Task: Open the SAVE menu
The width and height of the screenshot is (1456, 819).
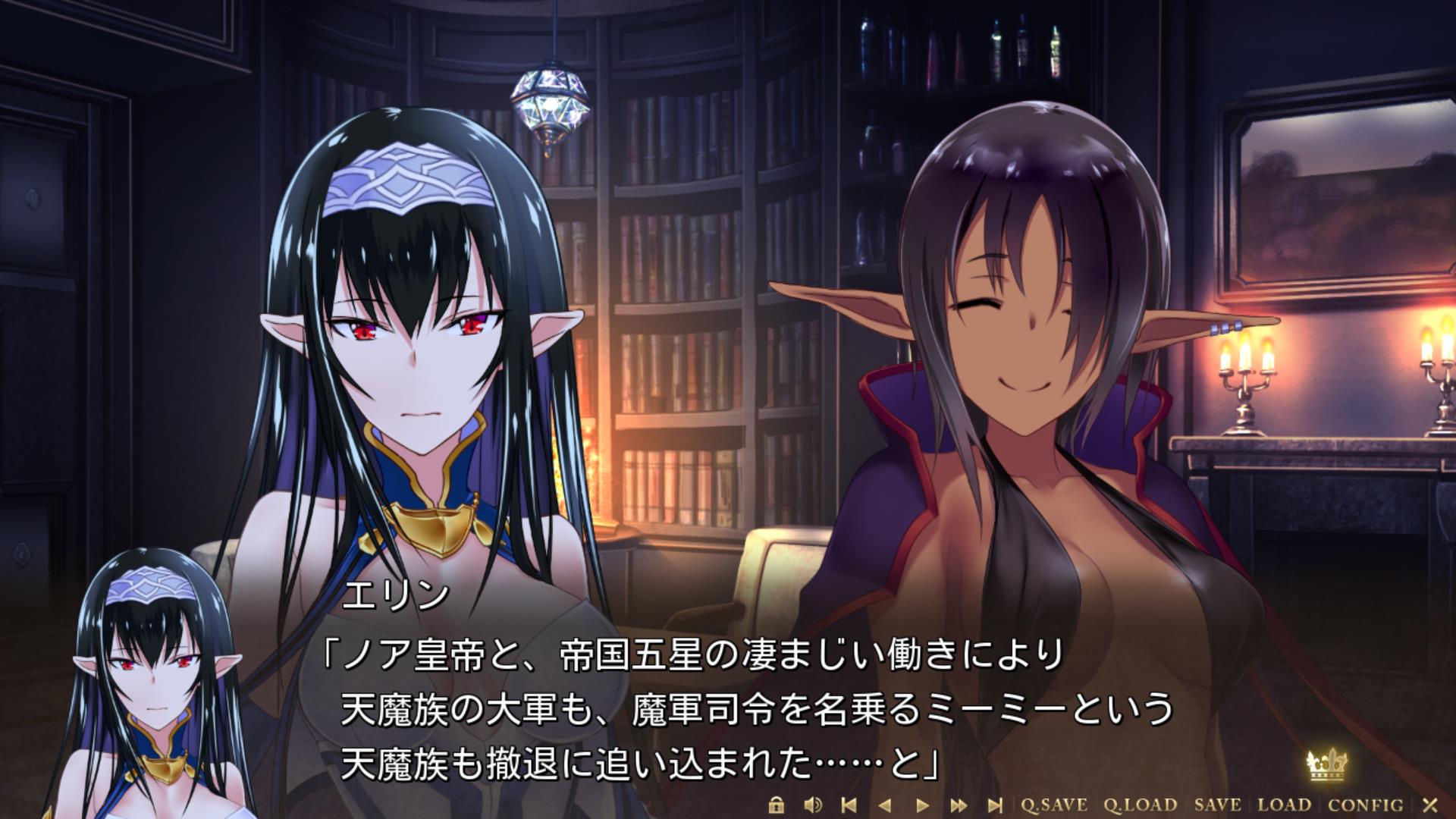Action: point(1217,805)
